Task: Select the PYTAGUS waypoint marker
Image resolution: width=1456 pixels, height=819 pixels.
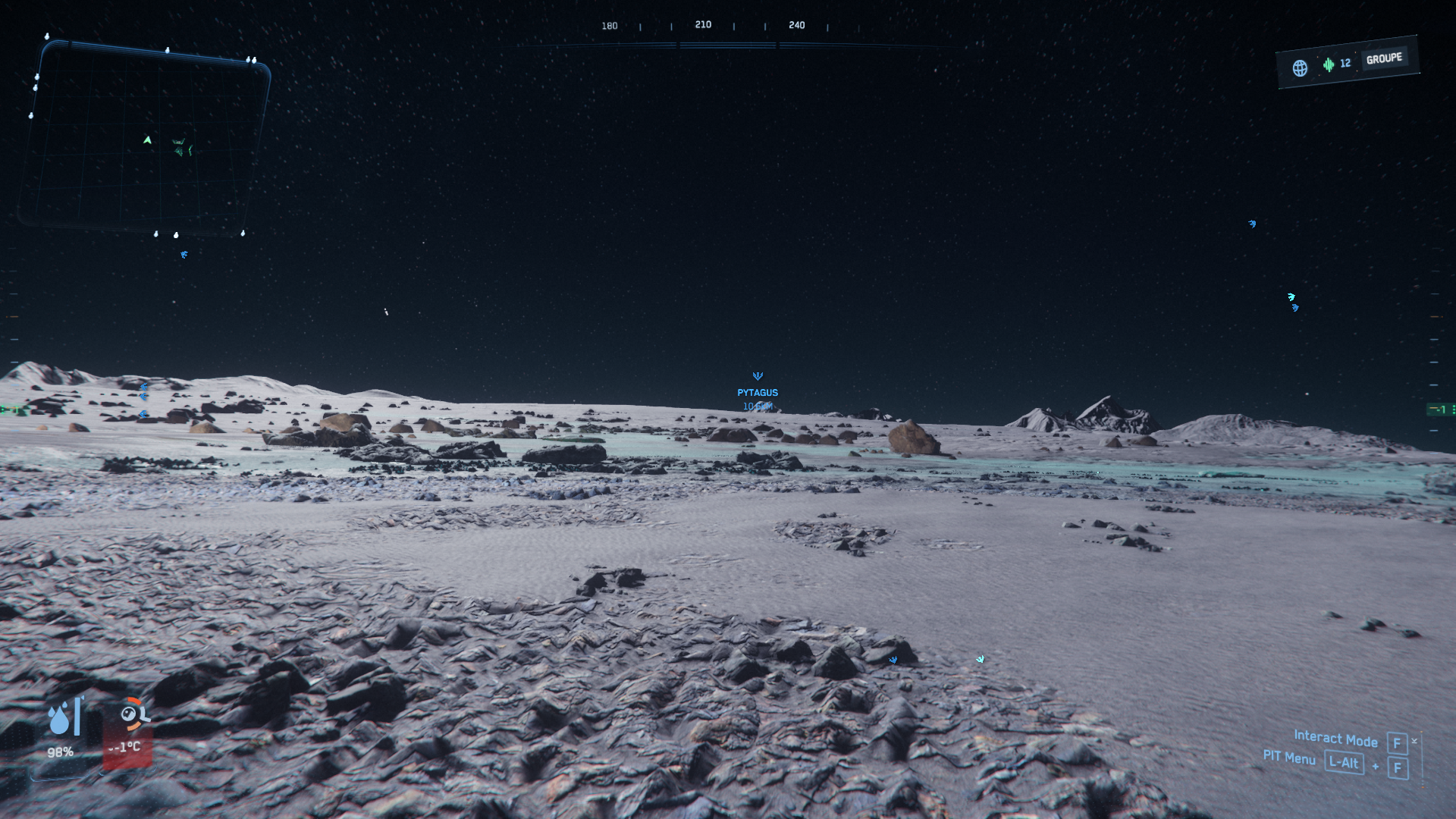Action: point(758,377)
